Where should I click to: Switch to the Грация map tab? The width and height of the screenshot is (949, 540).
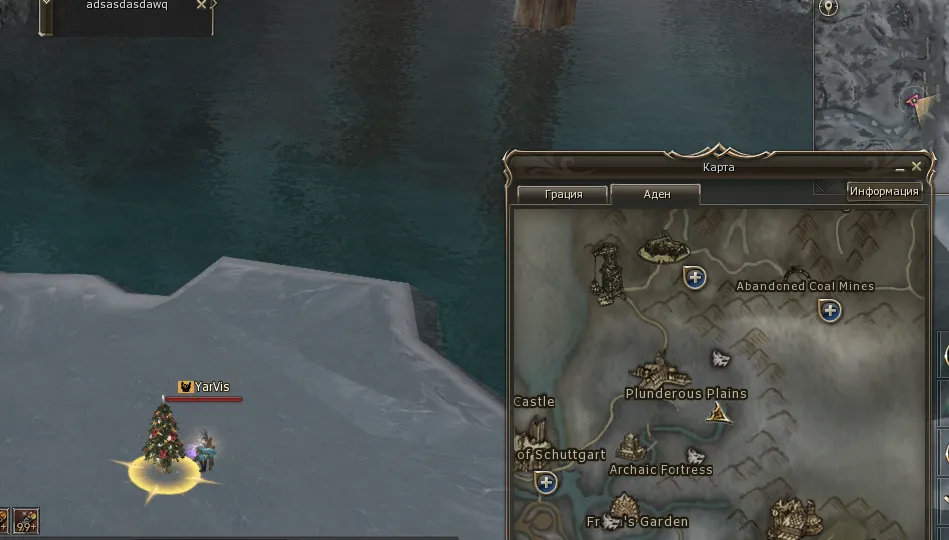coord(563,194)
